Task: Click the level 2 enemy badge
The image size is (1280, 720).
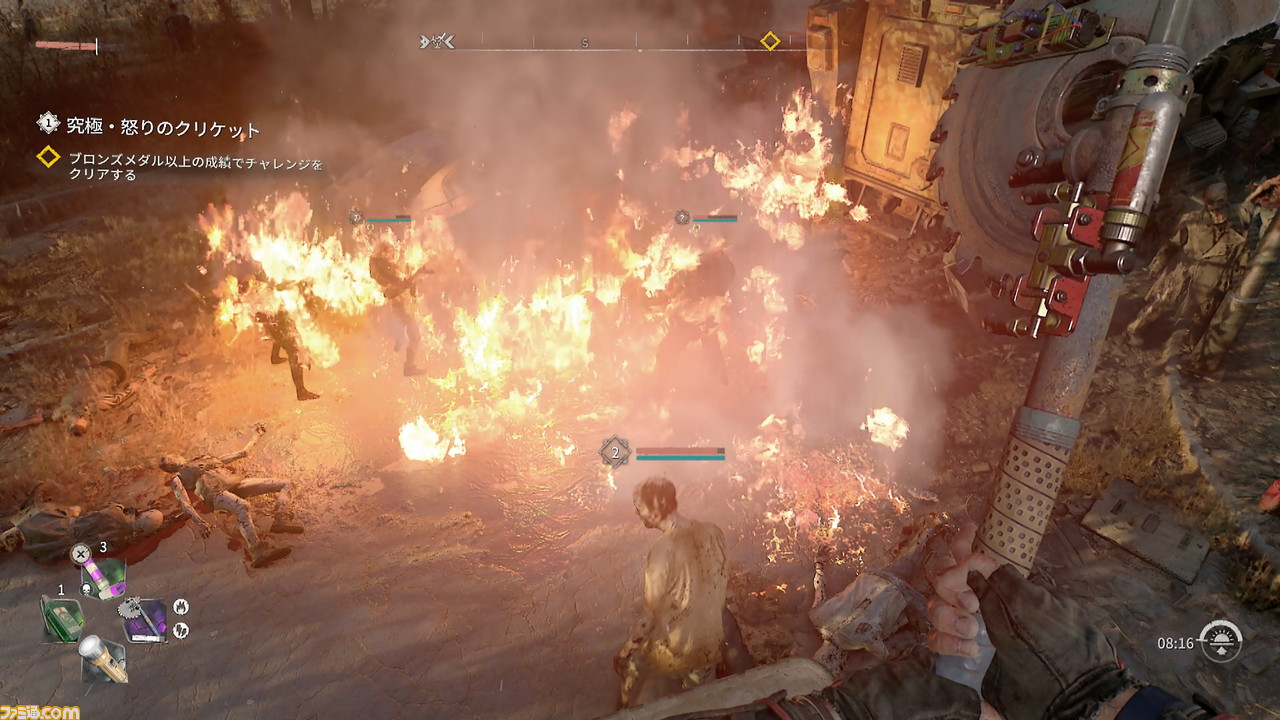Action: click(615, 452)
